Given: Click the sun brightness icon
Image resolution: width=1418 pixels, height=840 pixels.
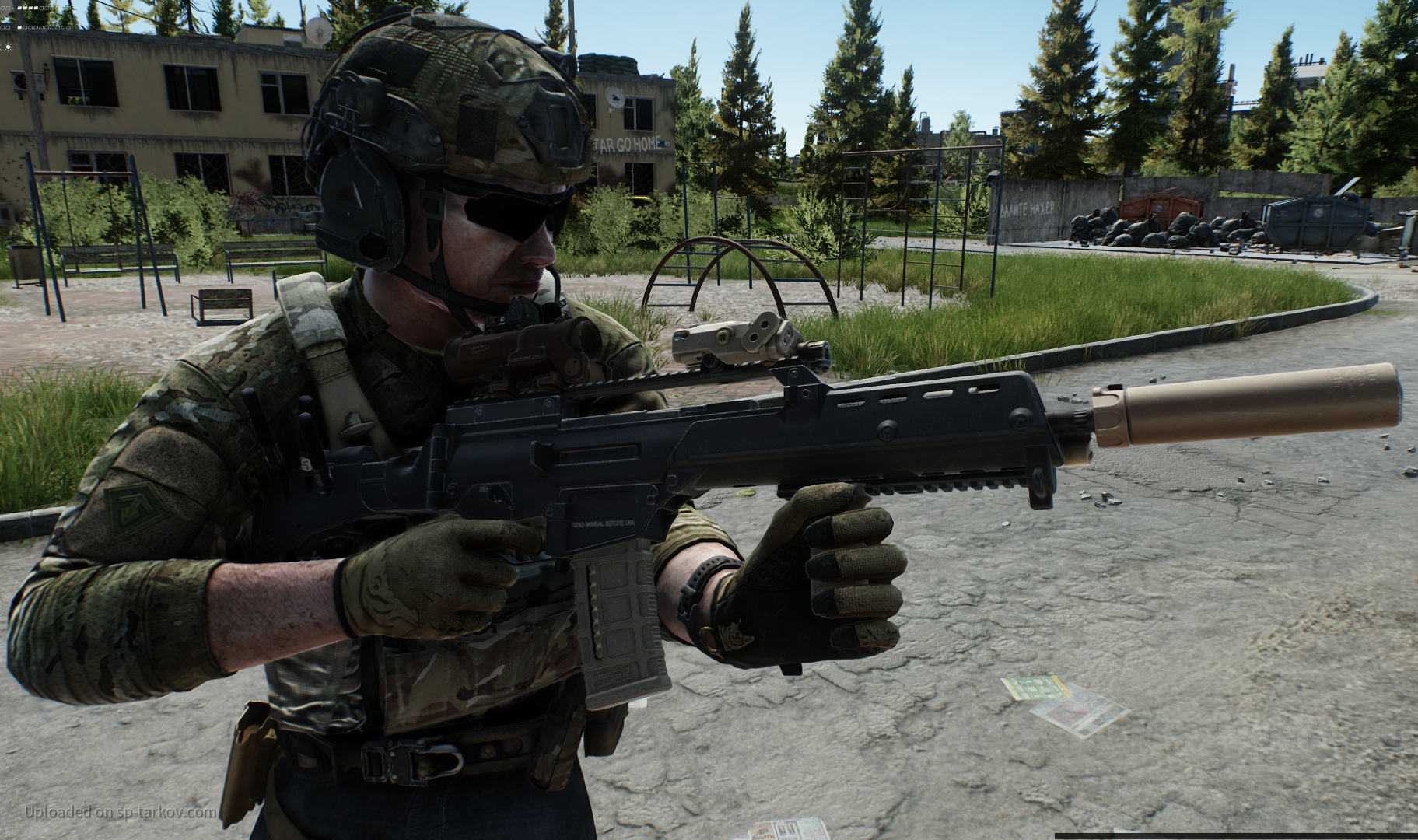Looking at the screenshot, I should 8,47.
